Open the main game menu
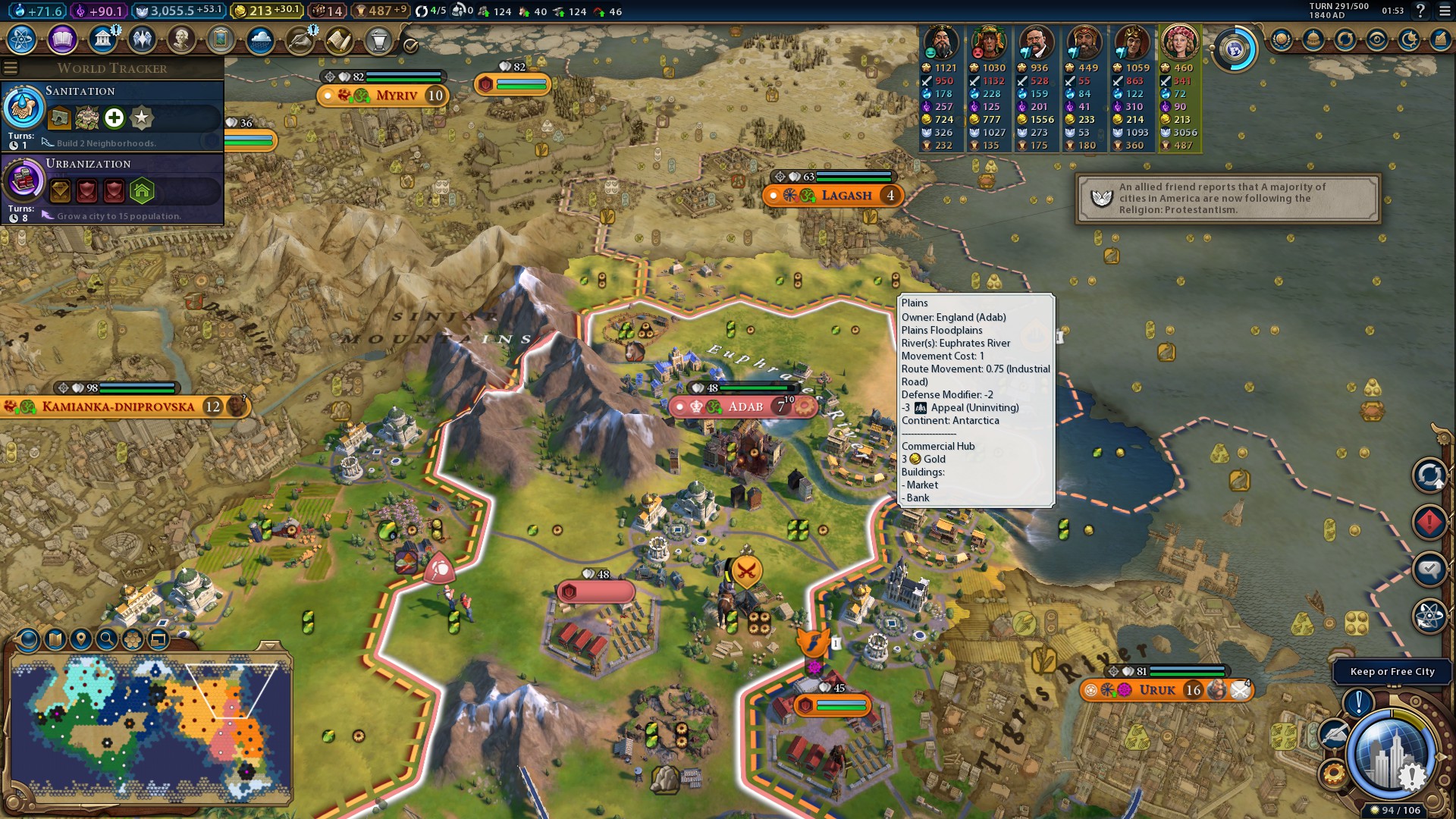1456x819 pixels. click(1445, 11)
